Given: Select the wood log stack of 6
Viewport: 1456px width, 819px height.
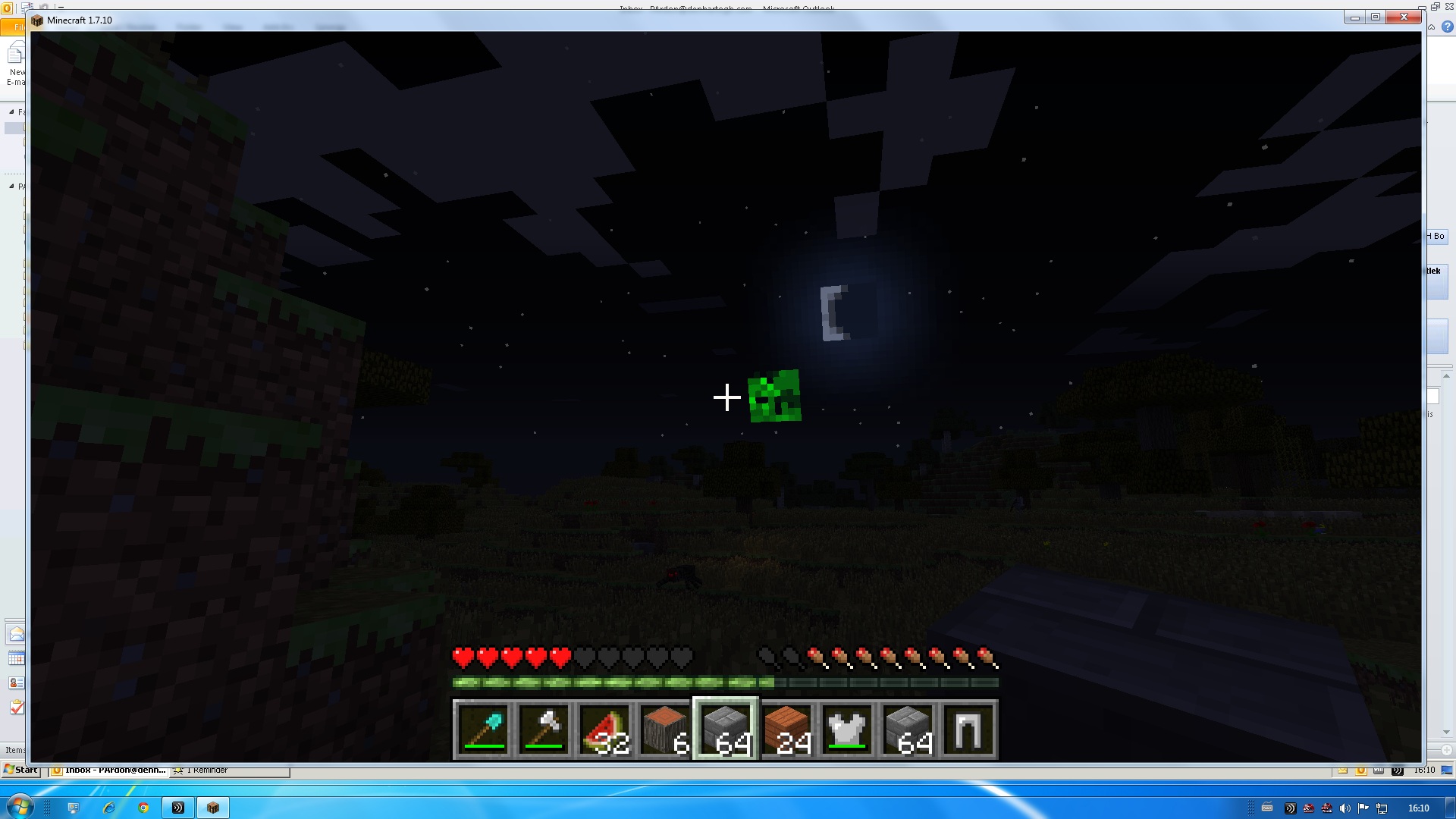Looking at the screenshot, I should 666,726.
